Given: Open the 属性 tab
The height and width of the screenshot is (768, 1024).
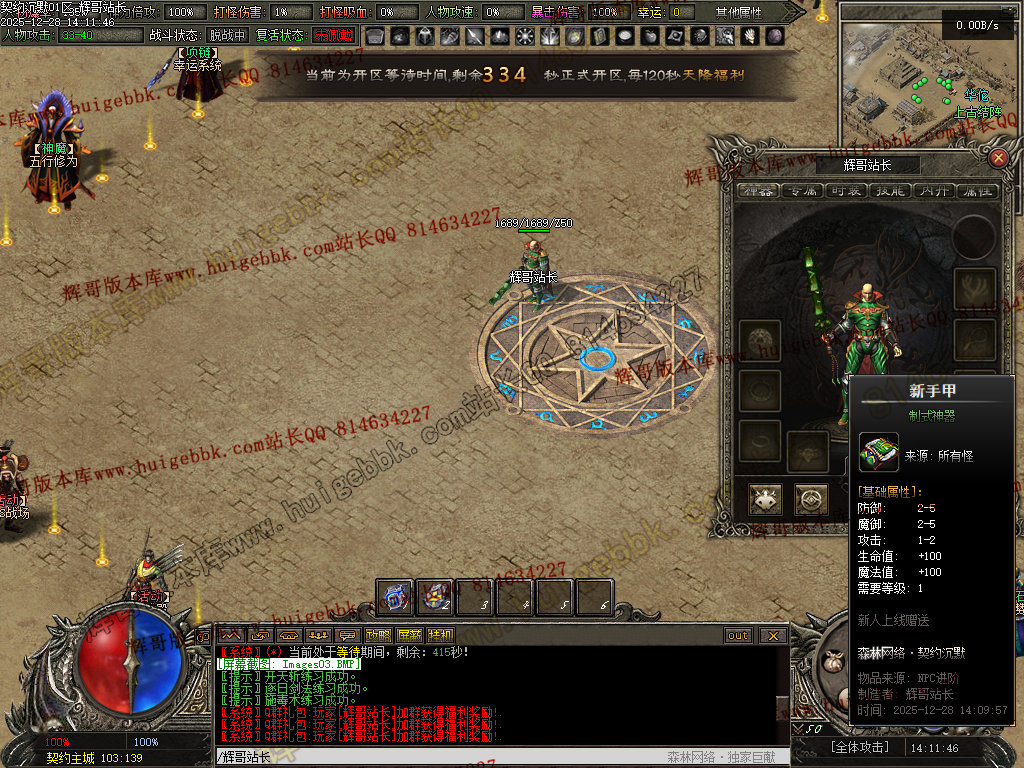Looking at the screenshot, I should (977, 190).
